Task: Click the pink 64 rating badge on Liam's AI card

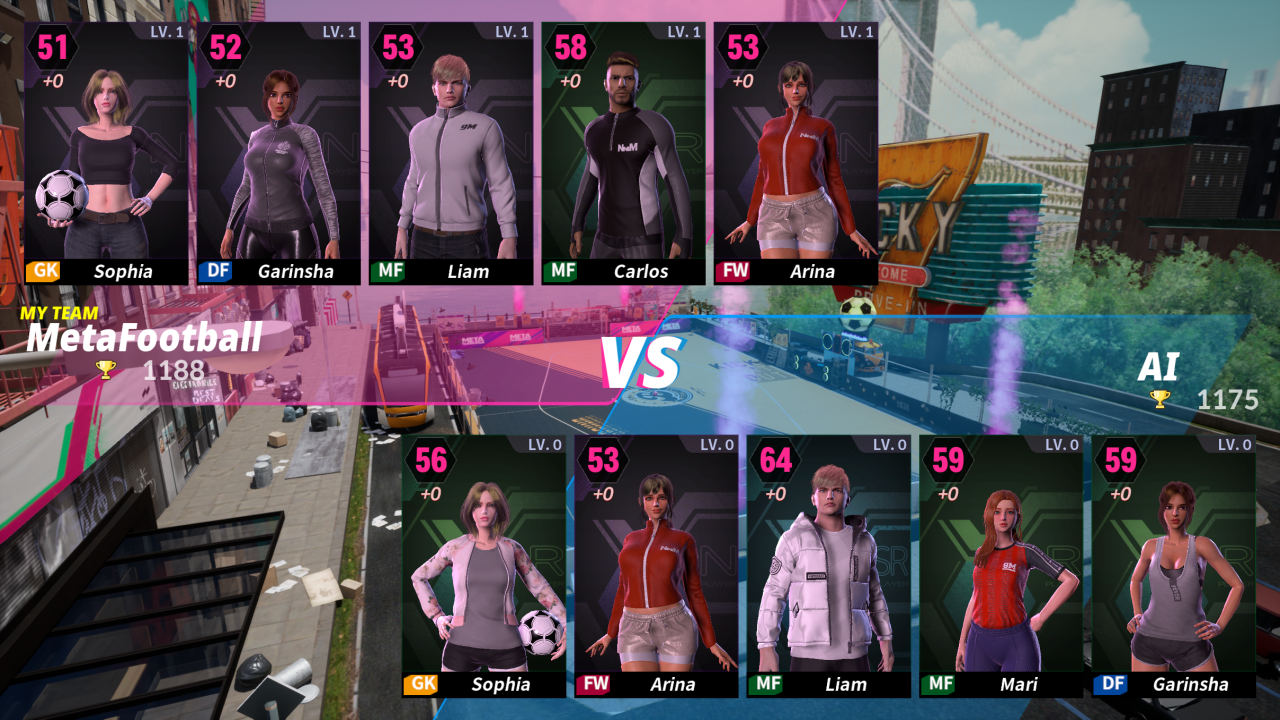Action: 775,460
